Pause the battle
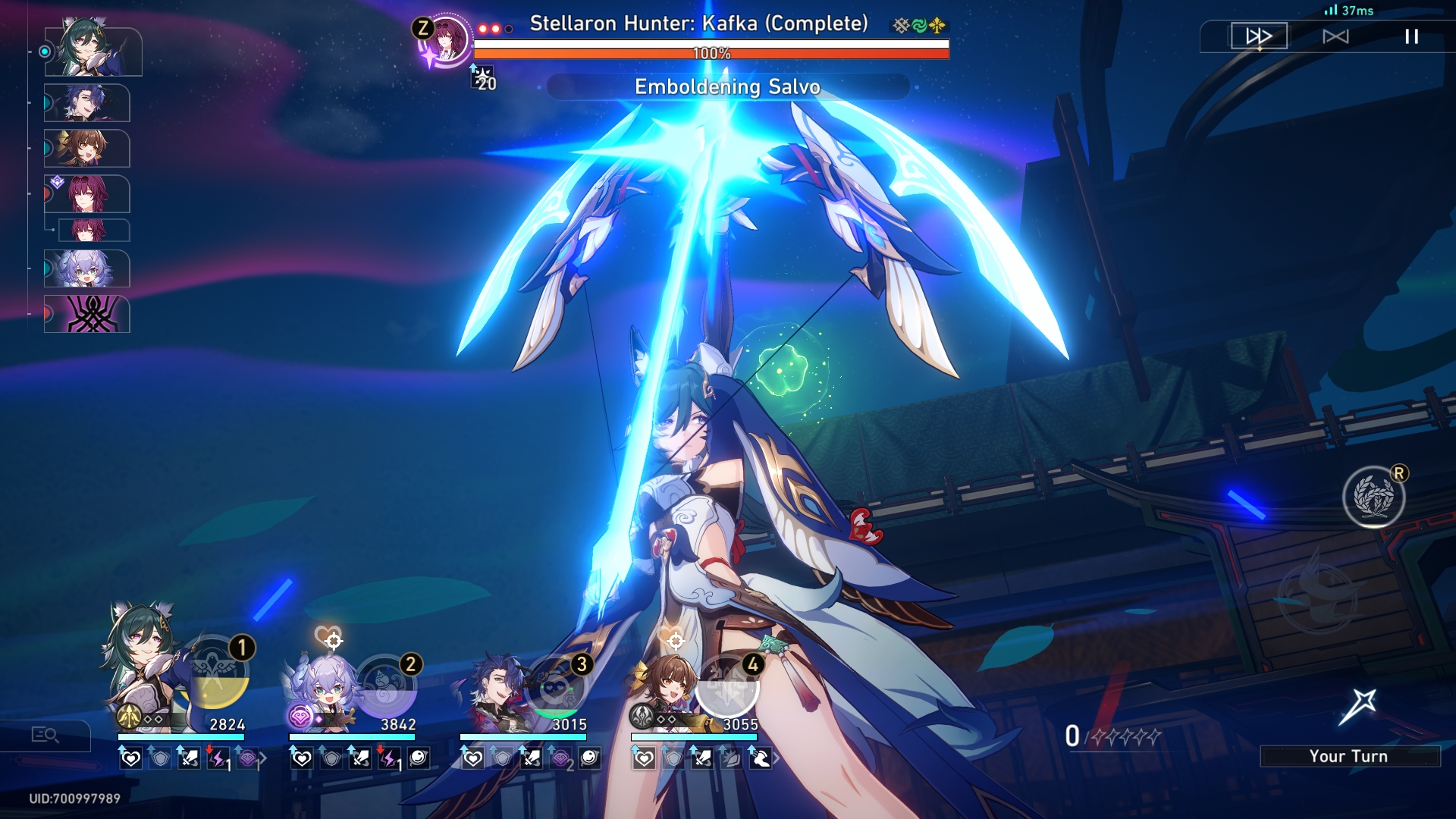Image resolution: width=1456 pixels, height=819 pixels. click(x=1411, y=36)
